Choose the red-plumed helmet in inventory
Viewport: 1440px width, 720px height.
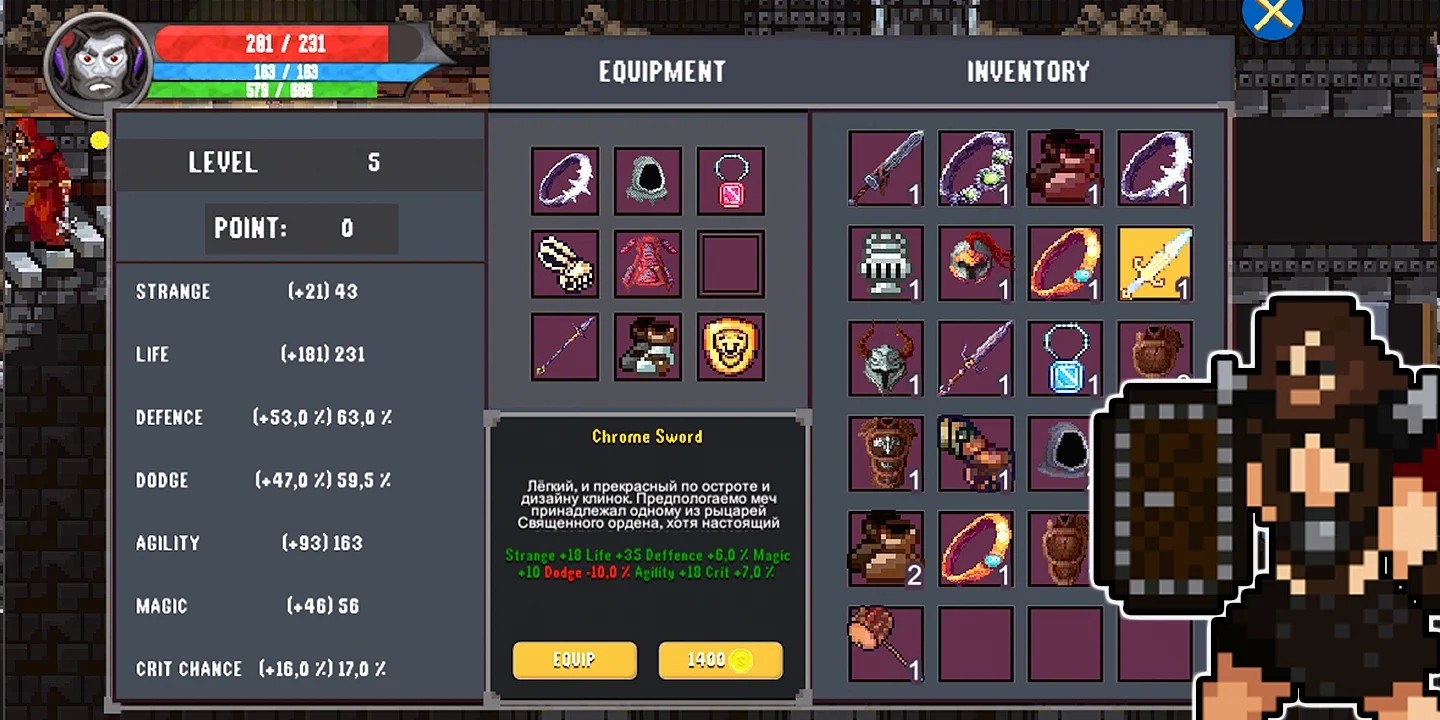click(x=975, y=263)
